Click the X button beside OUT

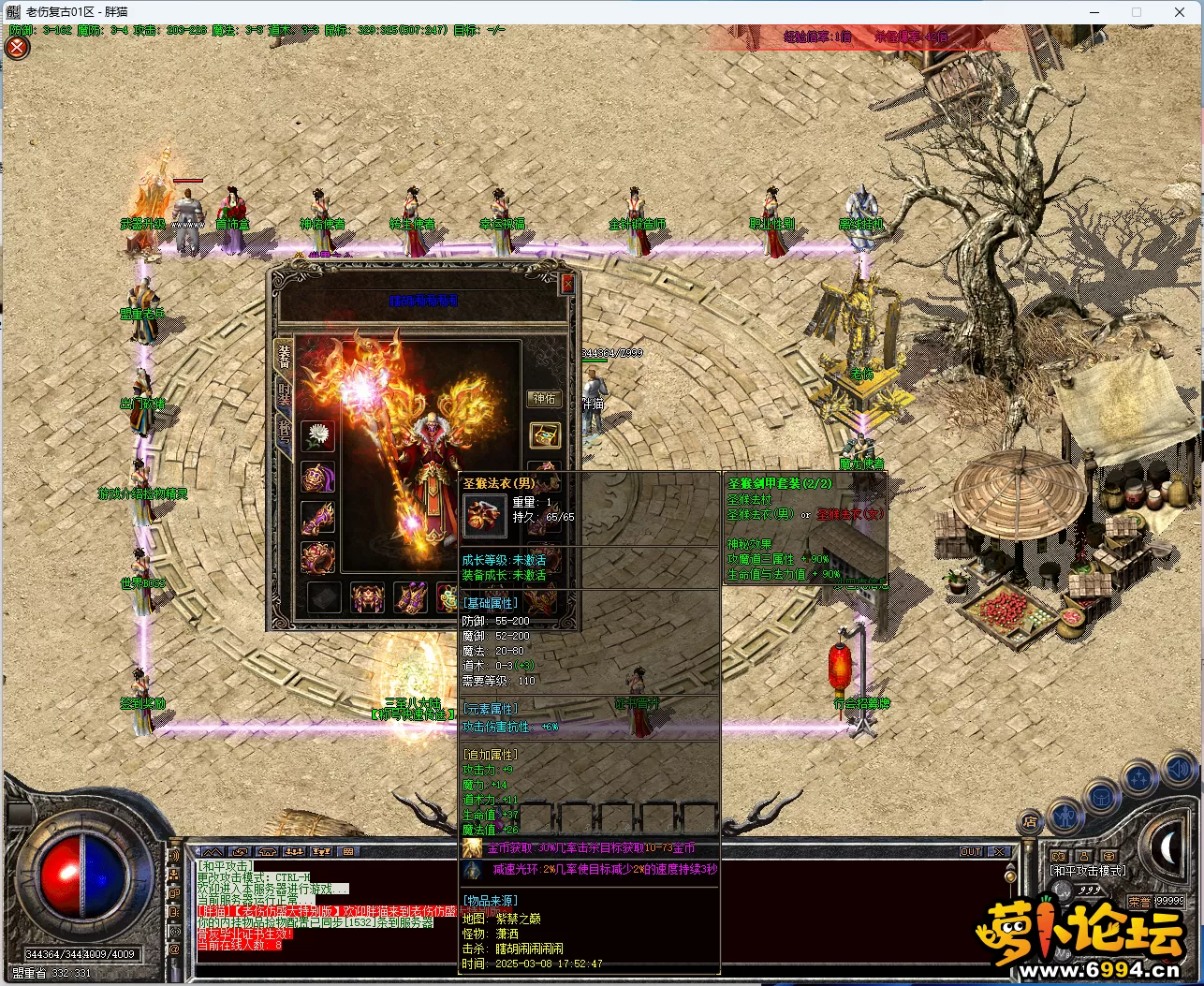[999, 852]
